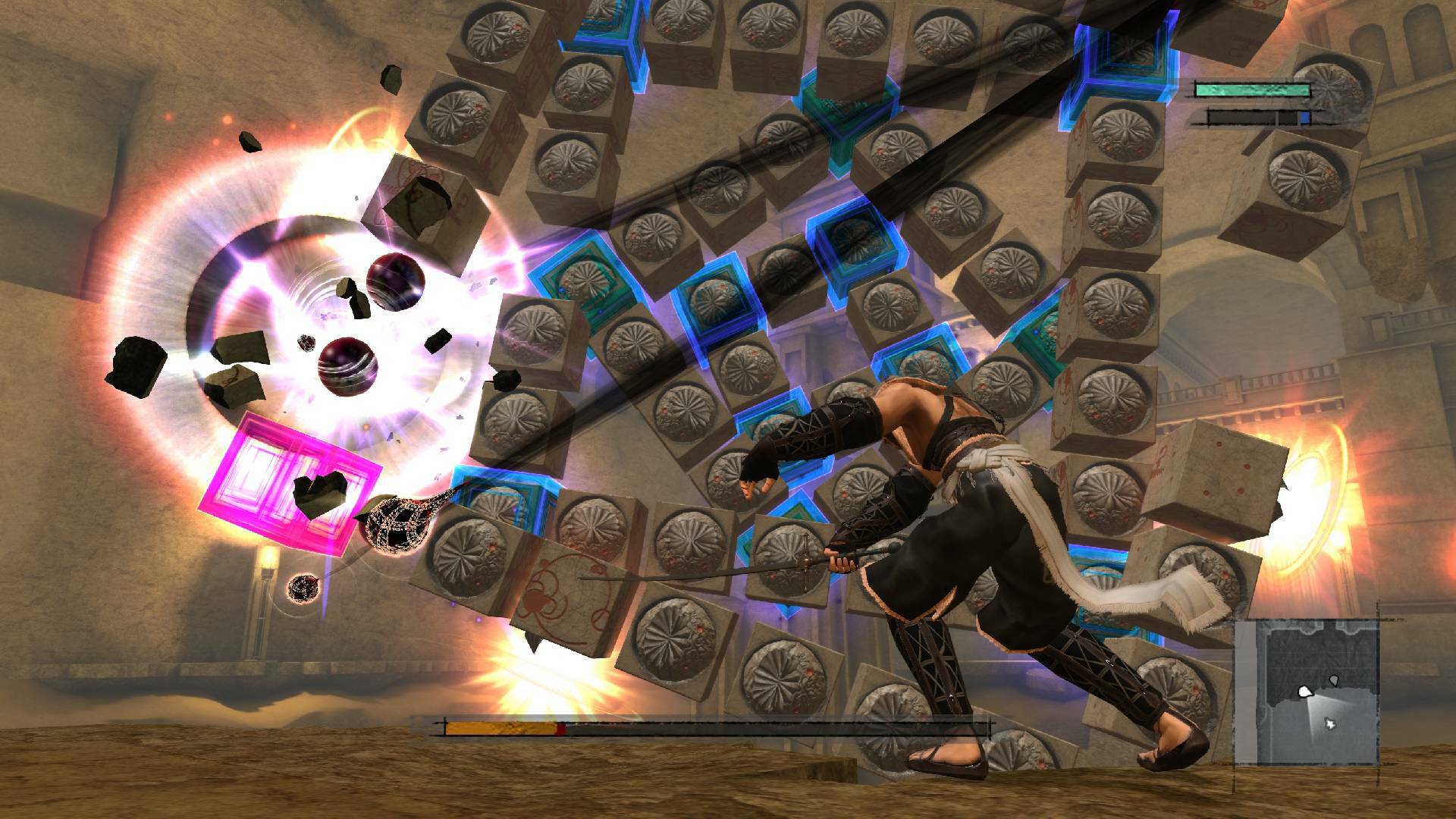This screenshot has height=819, width=1456.
Task: Click the red tip of the boss health bar
Action: pos(561,728)
